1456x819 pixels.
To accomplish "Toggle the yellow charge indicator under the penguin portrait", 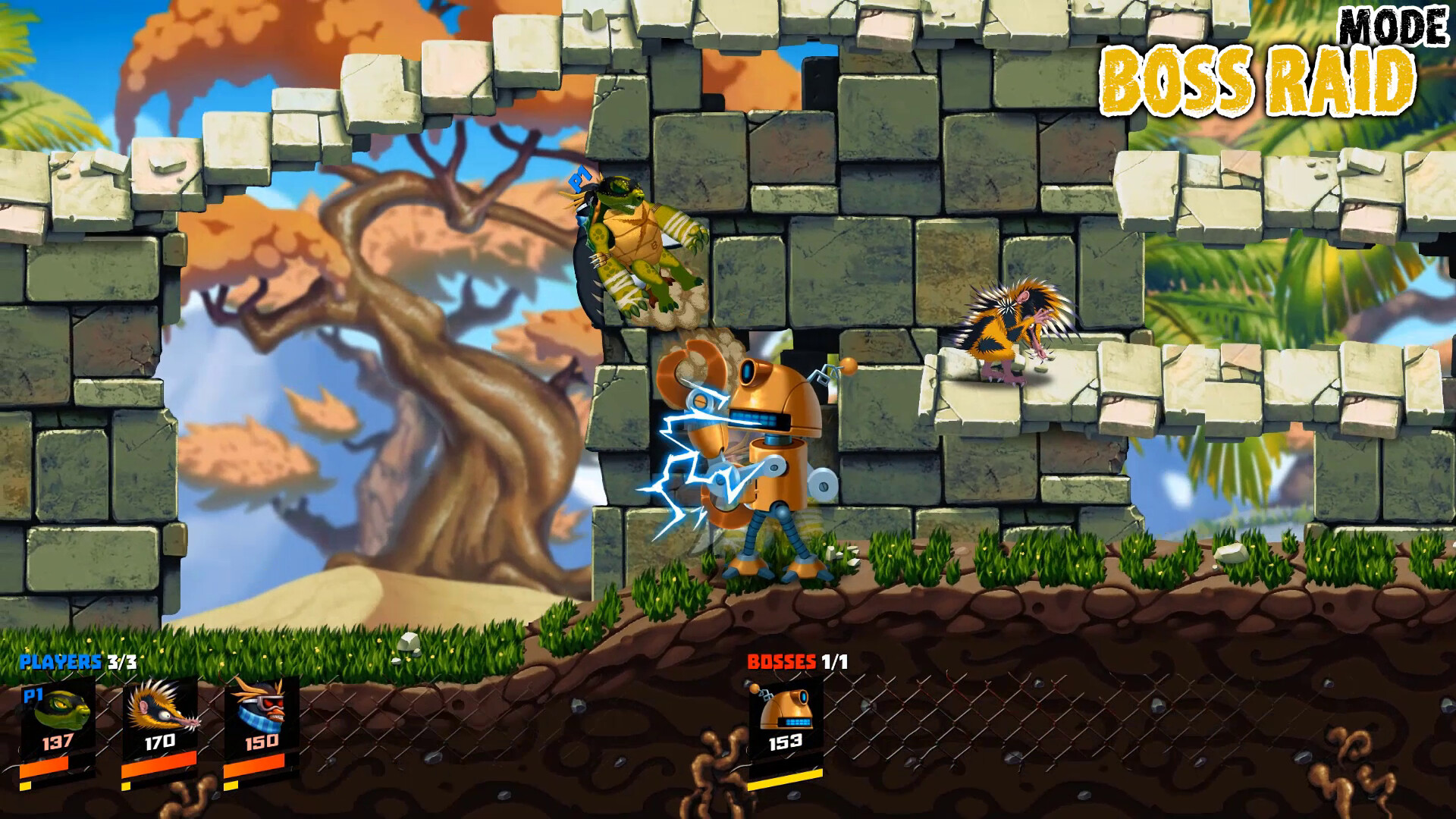I will point(227,786).
